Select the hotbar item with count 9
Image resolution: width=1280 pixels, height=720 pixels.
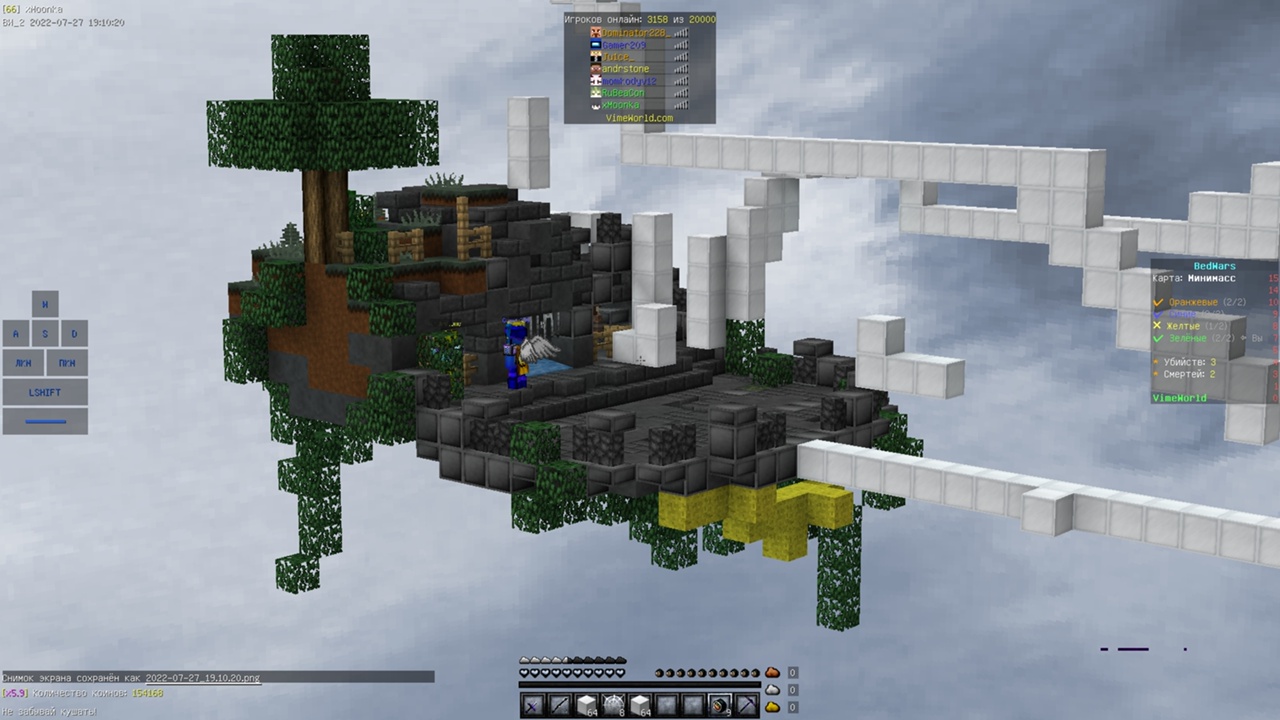719,706
